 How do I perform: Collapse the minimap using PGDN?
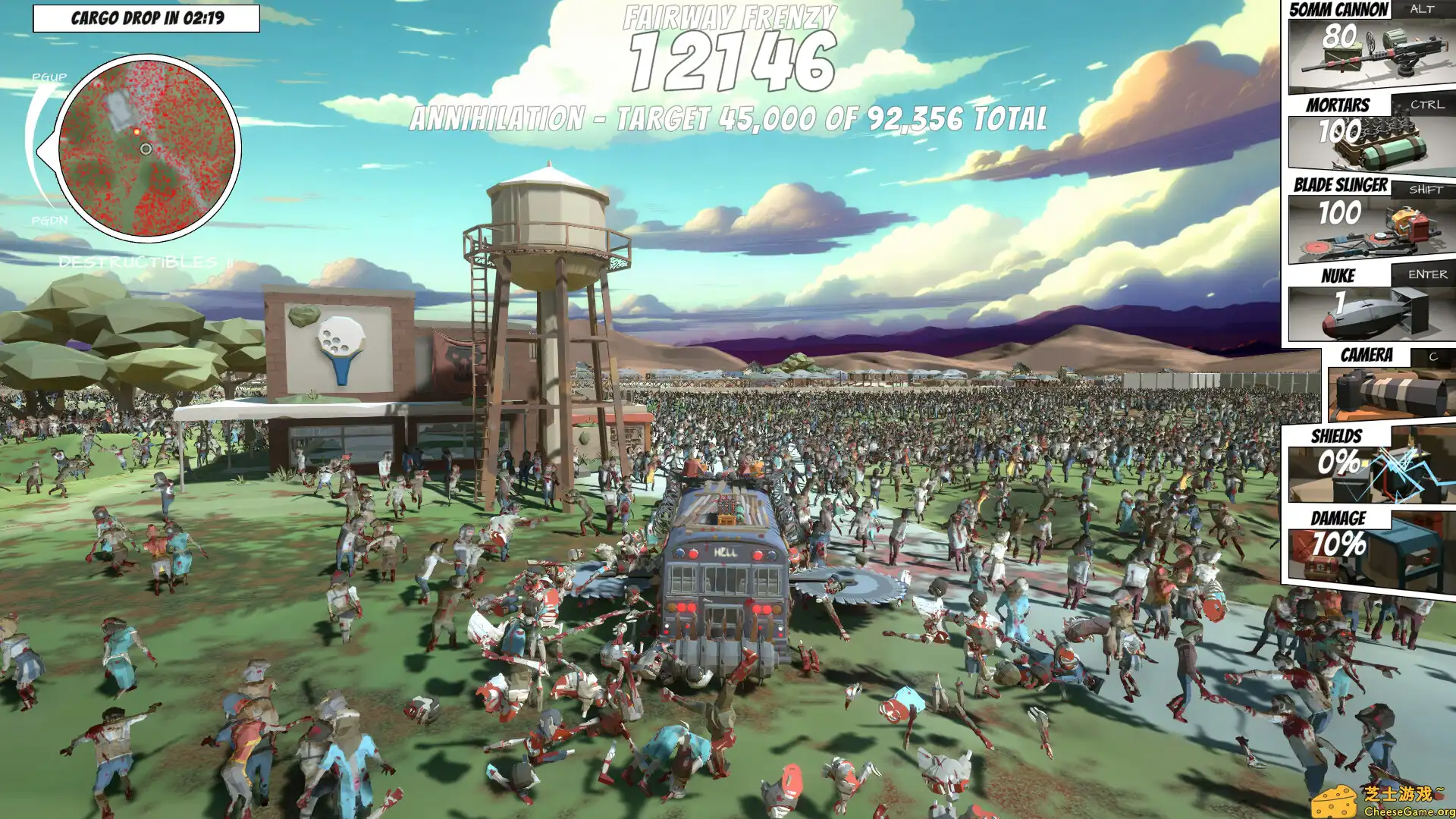click(49, 222)
